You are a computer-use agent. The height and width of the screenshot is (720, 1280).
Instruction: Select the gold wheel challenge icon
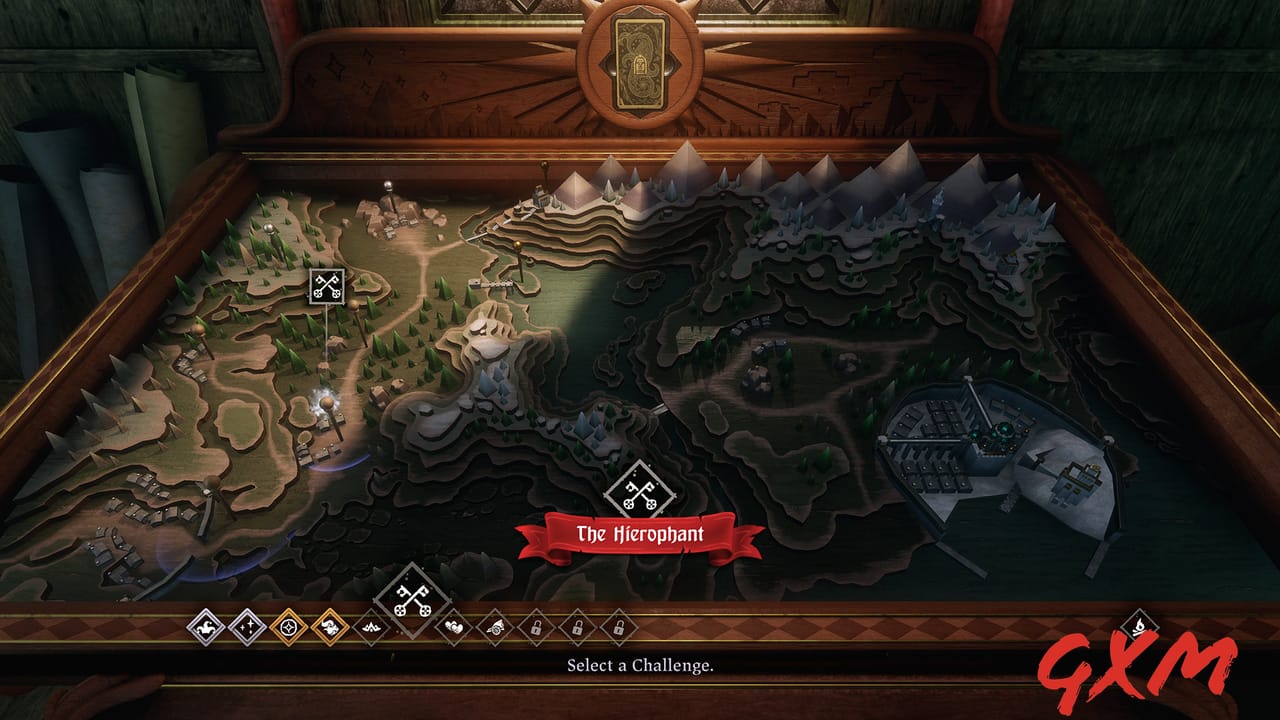(x=289, y=627)
